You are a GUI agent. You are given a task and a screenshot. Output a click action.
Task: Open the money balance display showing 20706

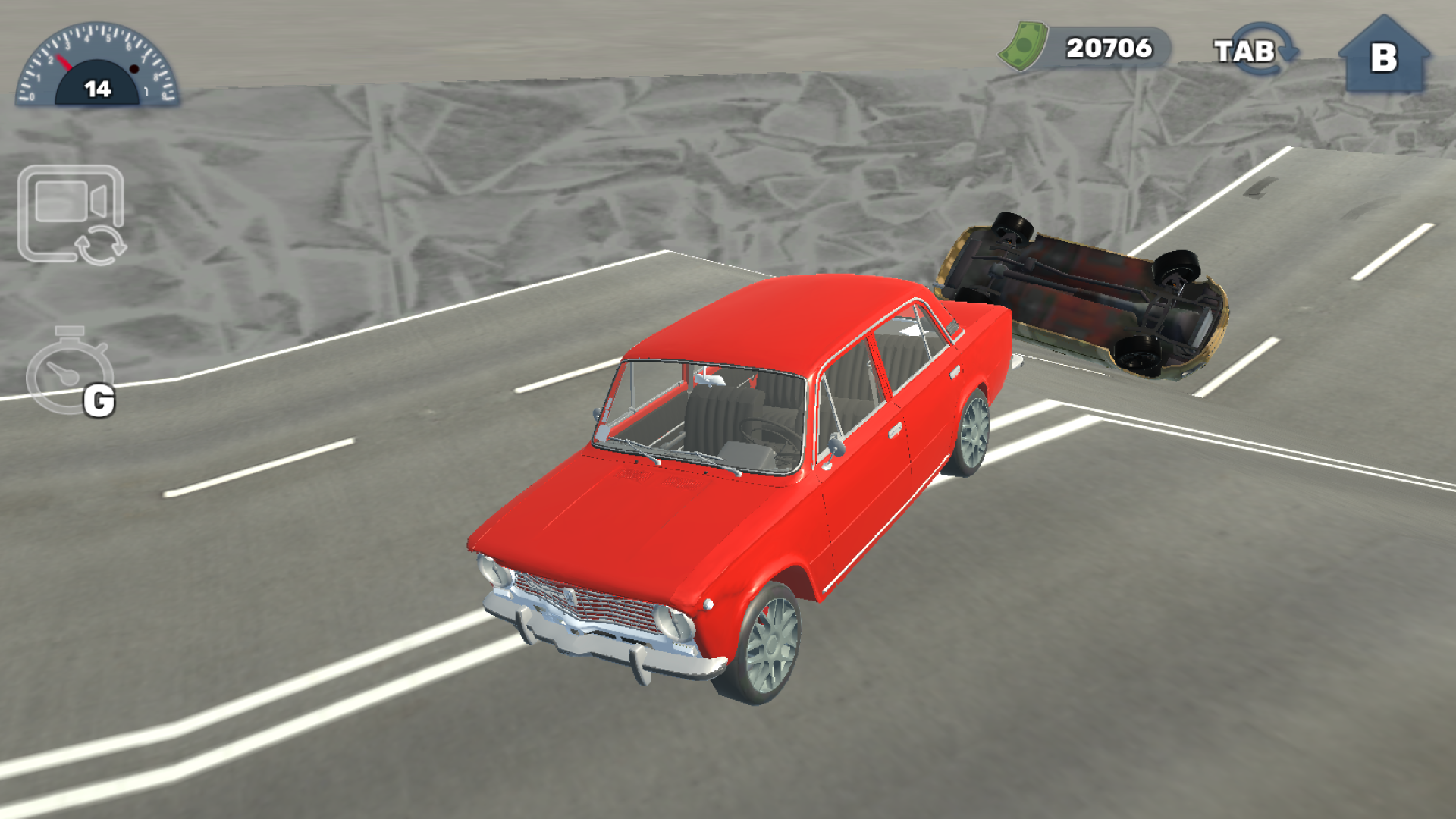click(1107, 48)
